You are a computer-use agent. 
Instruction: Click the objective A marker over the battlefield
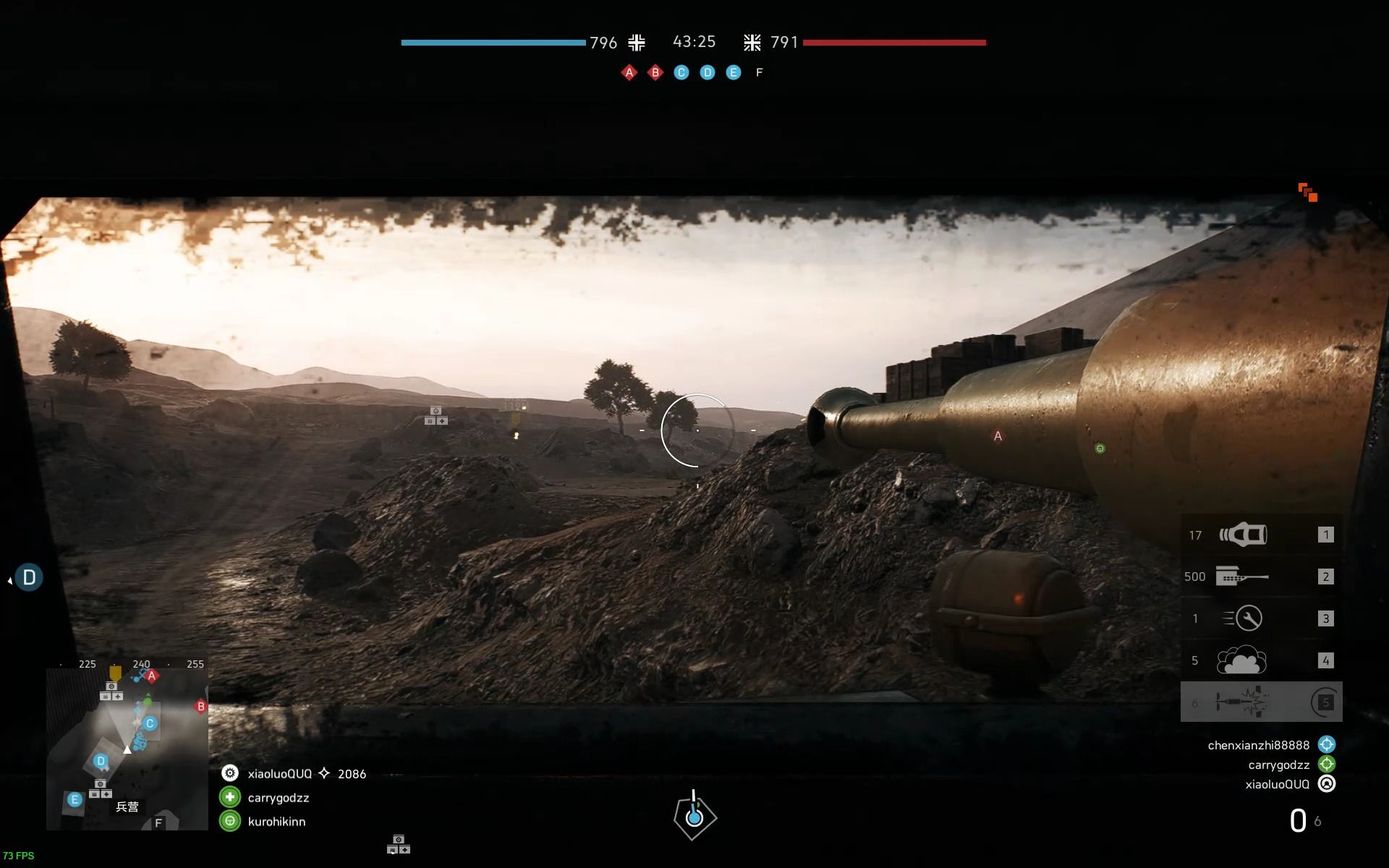click(998, 436)
